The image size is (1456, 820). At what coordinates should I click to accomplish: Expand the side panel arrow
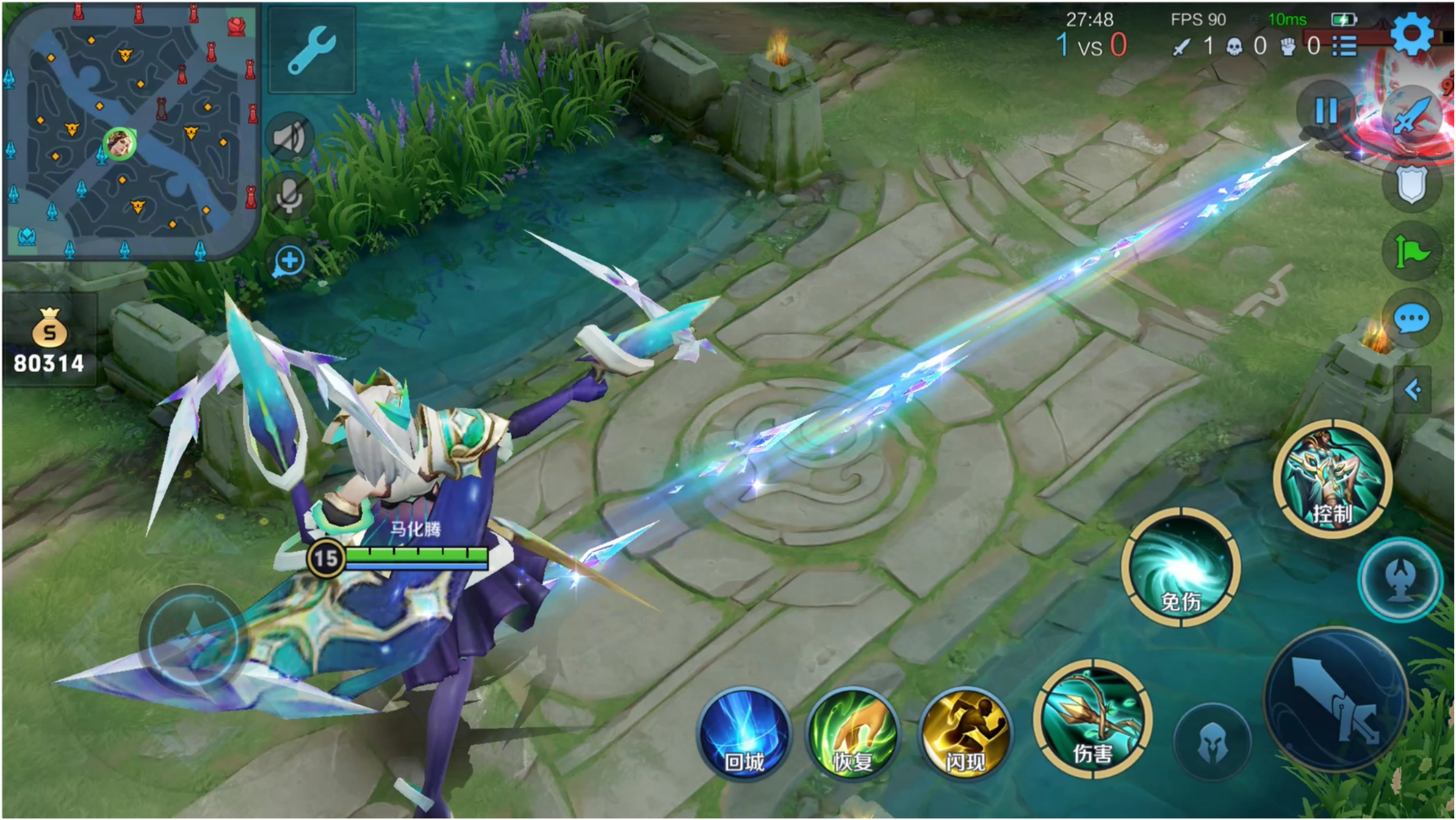(x=1413, y=390)
